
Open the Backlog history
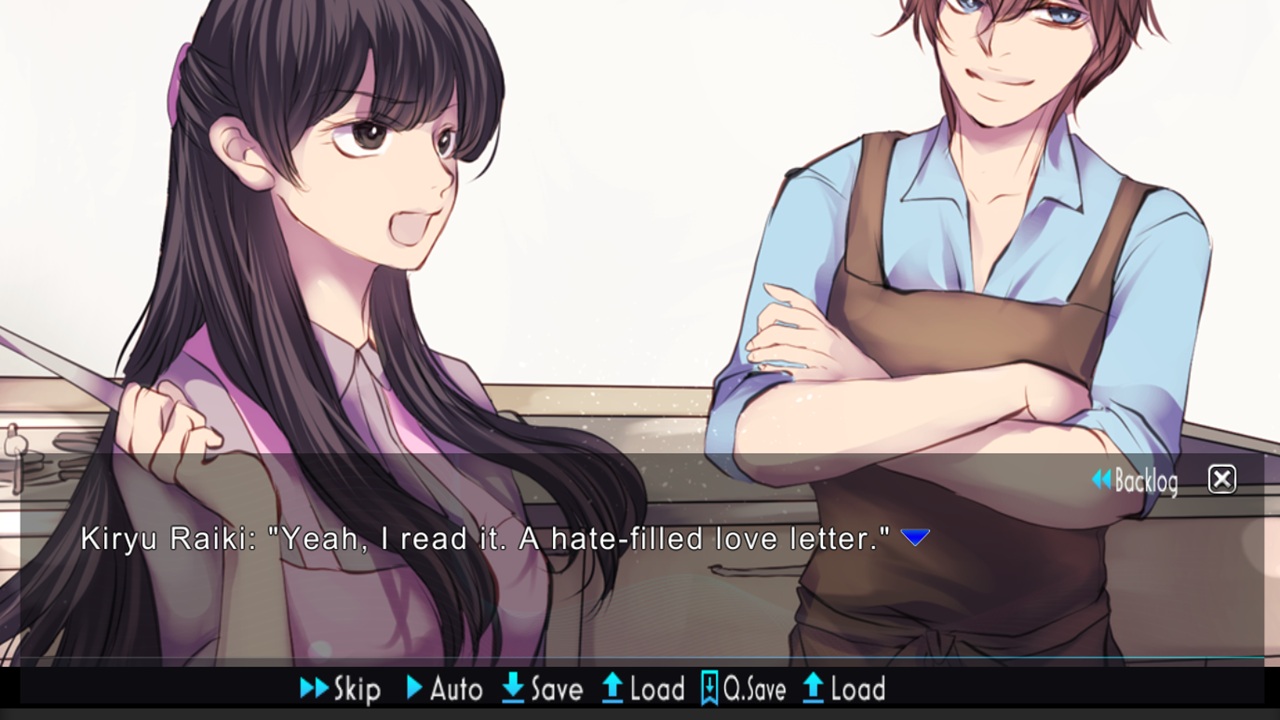coord(1145,481)
